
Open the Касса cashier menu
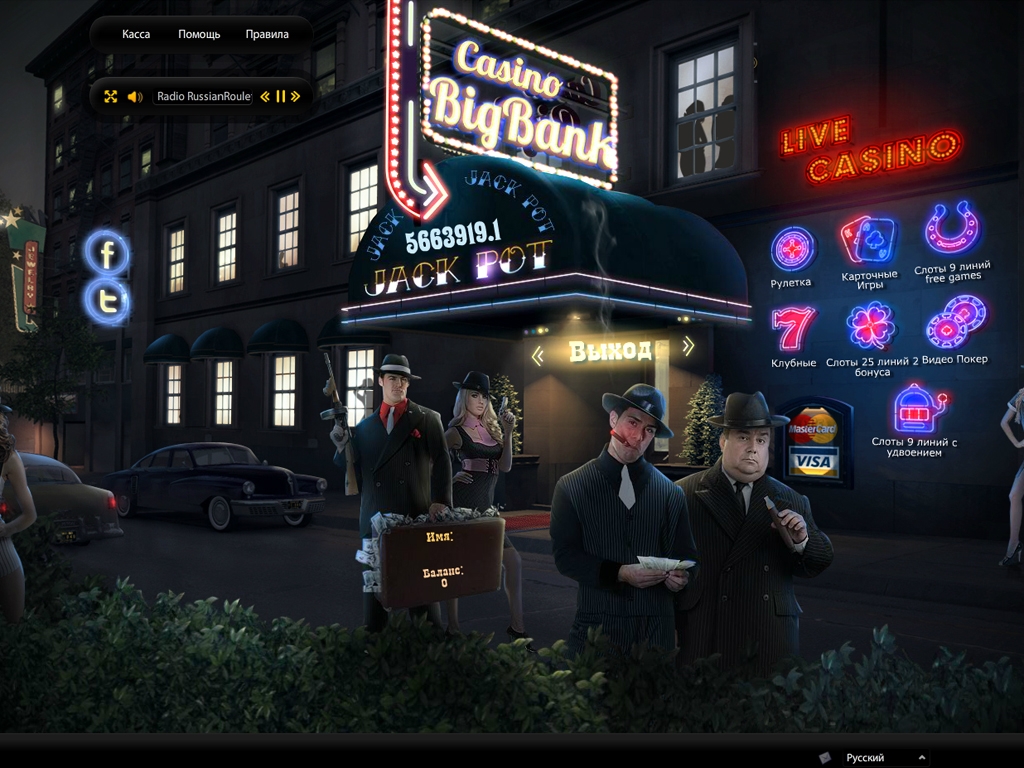[136, 34]
